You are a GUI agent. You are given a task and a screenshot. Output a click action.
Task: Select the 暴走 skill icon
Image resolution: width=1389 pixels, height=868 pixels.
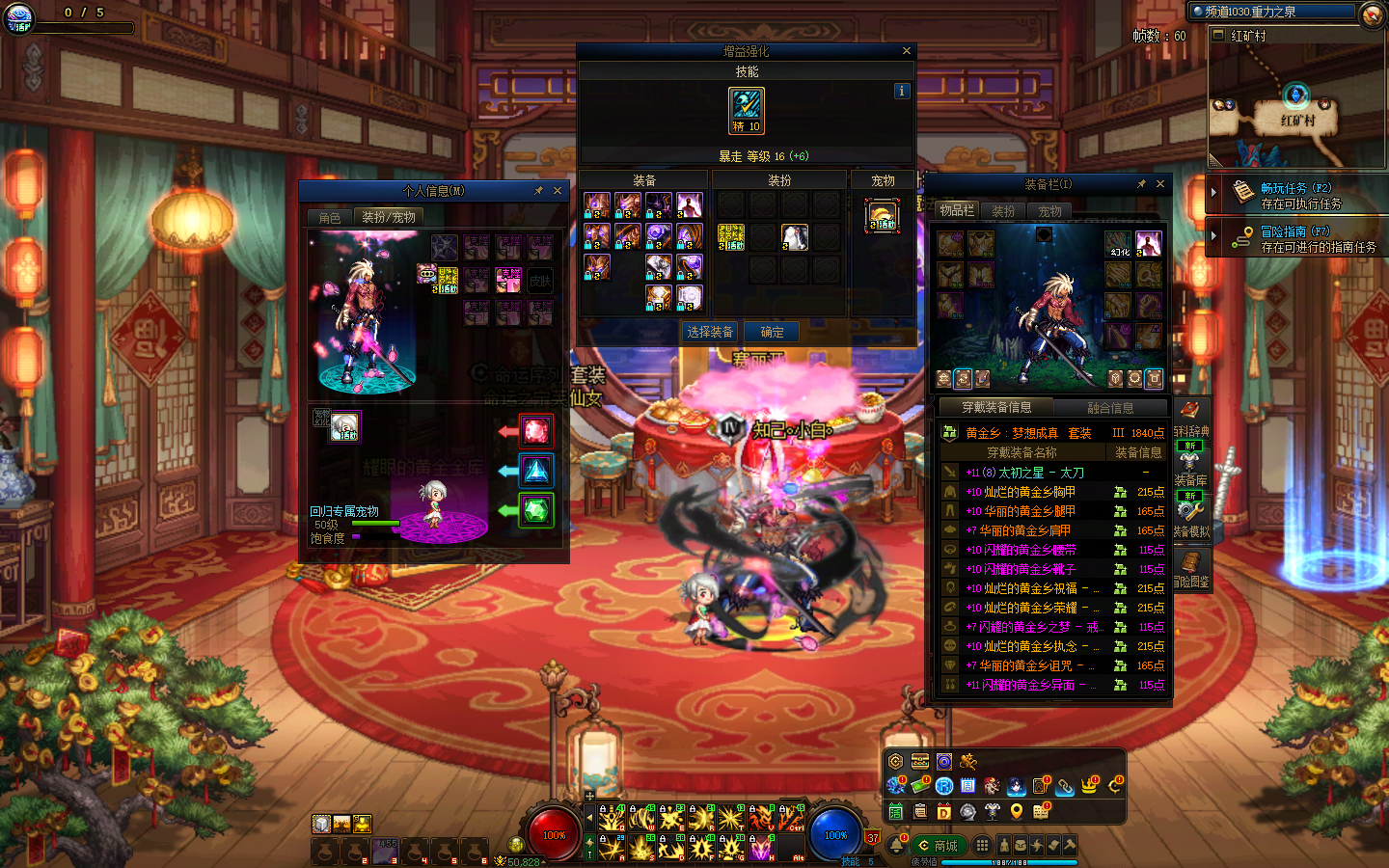pyautogui.click(x=747, y=110)
